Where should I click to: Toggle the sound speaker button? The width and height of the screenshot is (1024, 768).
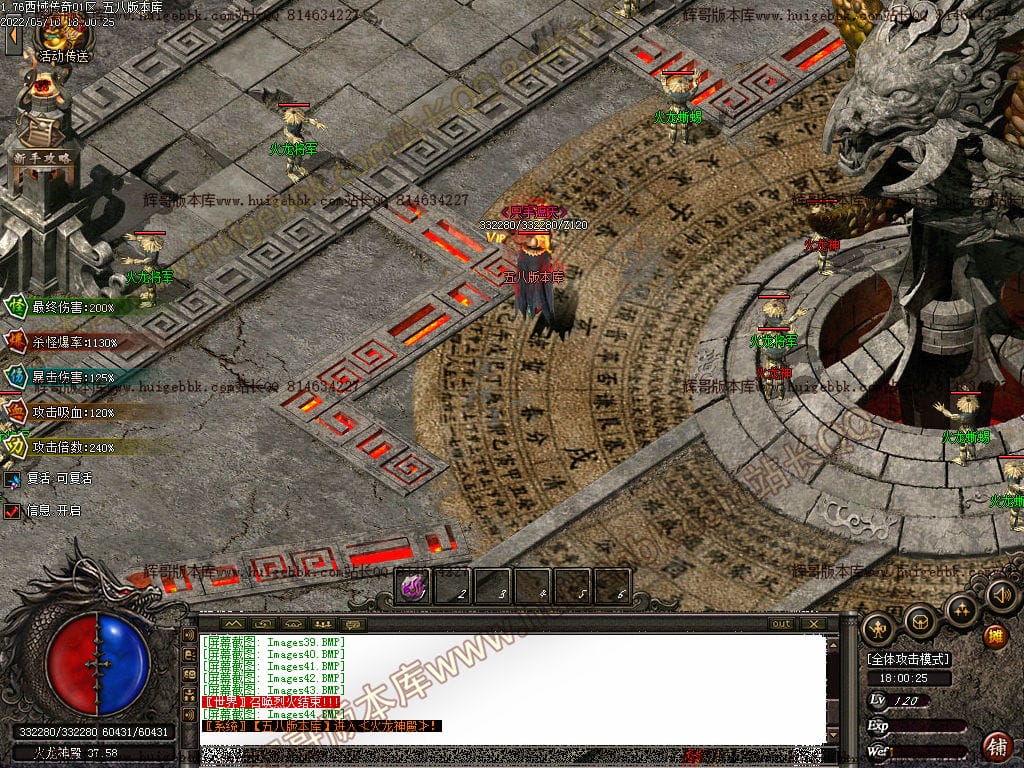(1001, 597)
